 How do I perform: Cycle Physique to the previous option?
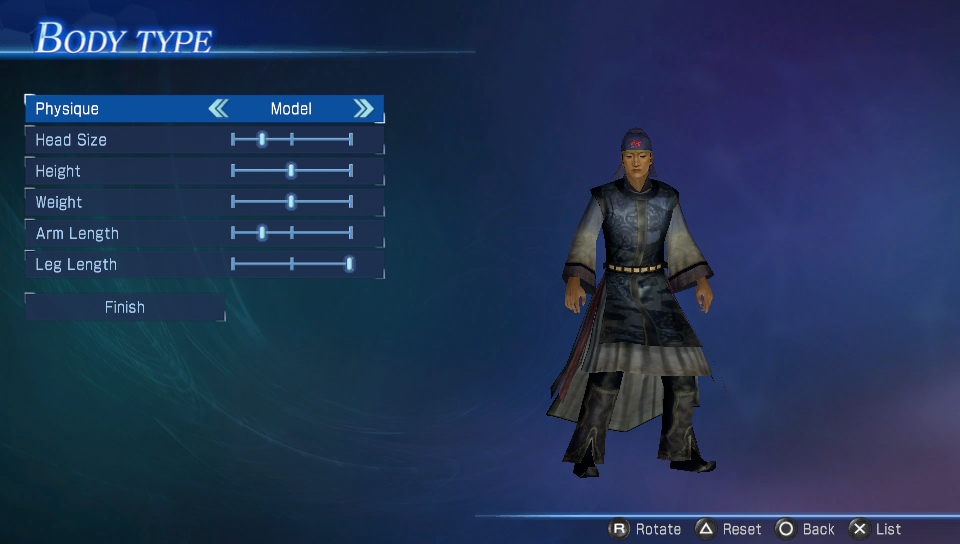[x=218, y=109]
